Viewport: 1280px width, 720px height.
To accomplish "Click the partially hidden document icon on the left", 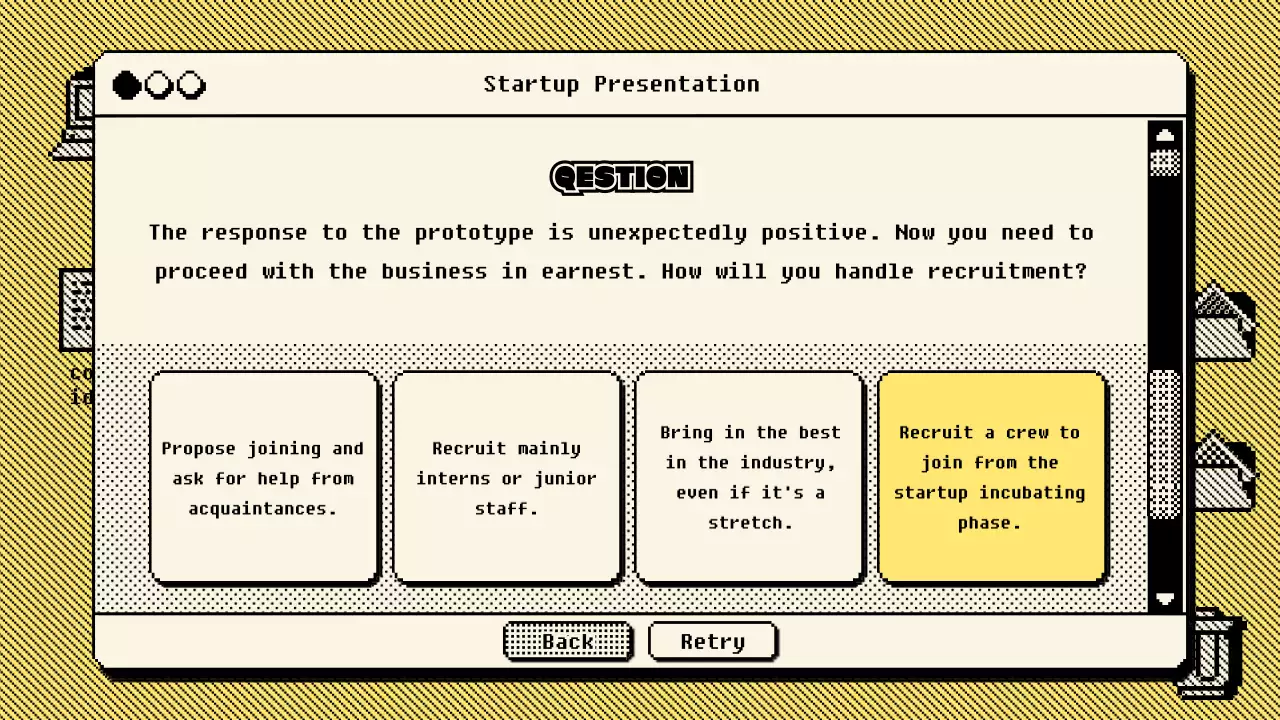I will point(78,310).
